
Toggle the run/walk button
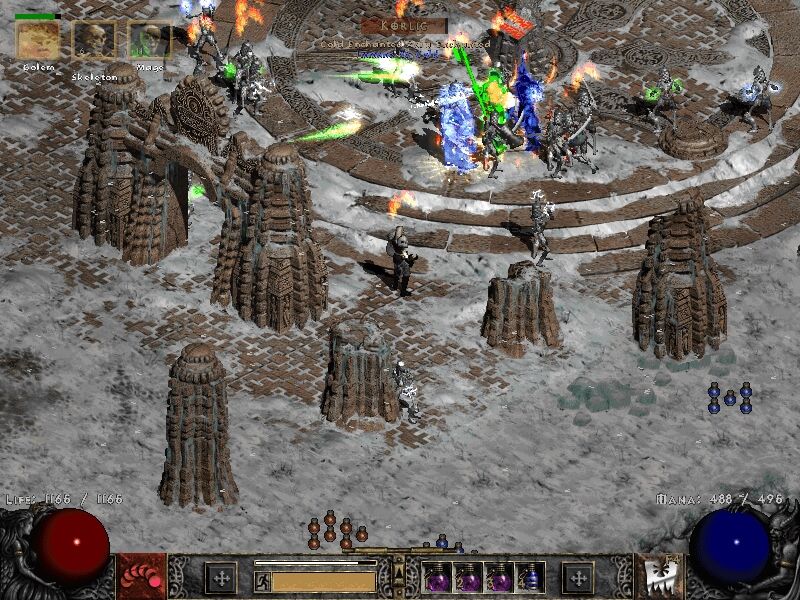262,579
